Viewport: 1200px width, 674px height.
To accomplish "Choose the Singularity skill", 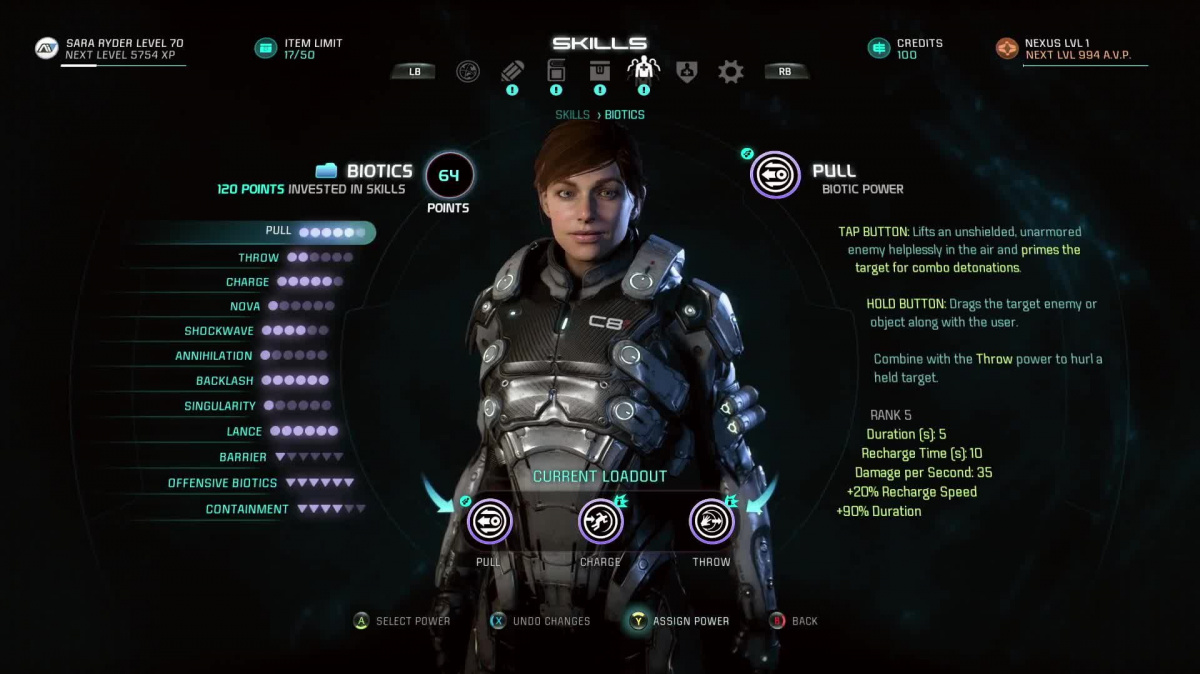I will 220,406.
